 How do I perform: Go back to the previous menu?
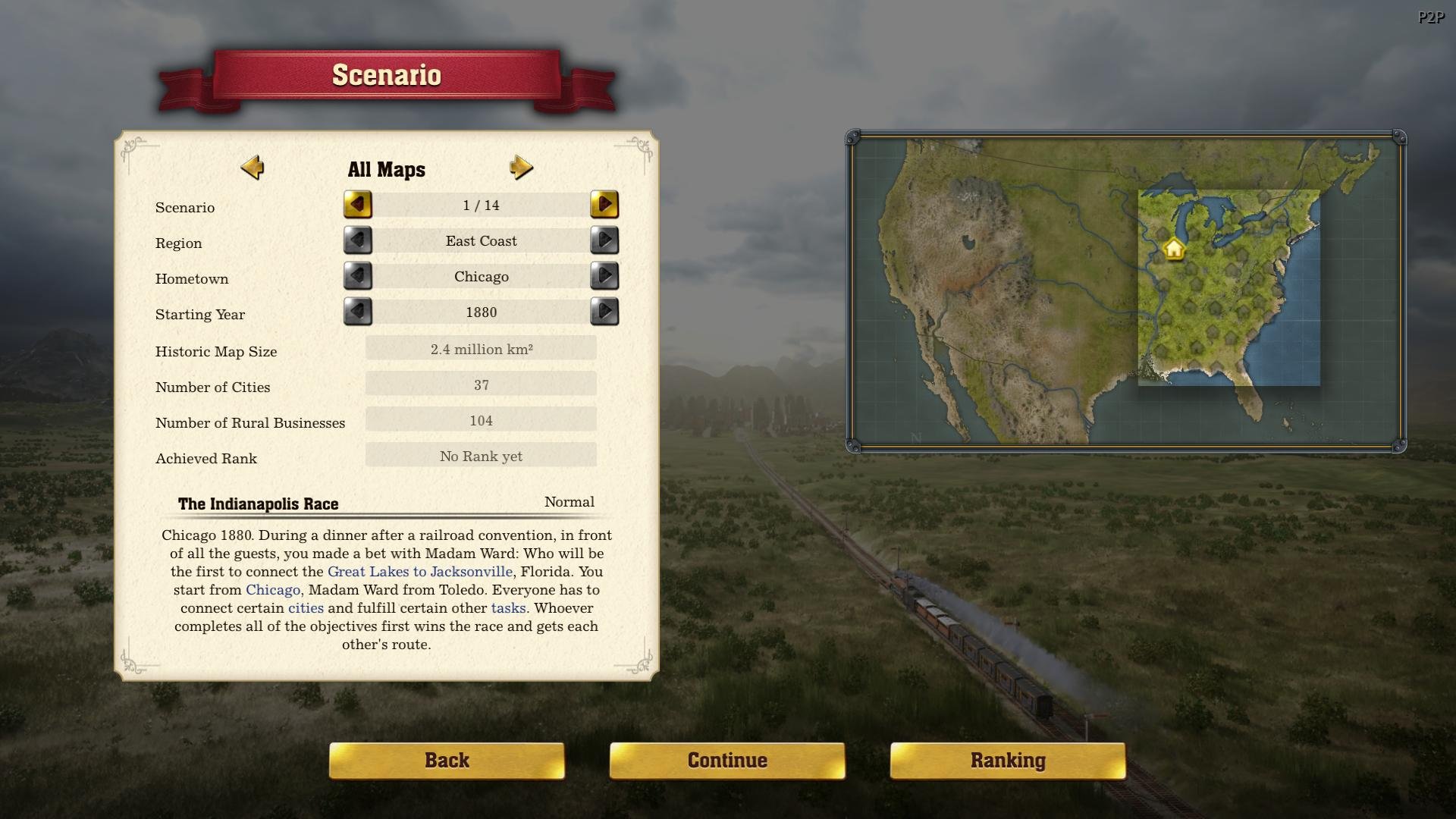[447, 761]
